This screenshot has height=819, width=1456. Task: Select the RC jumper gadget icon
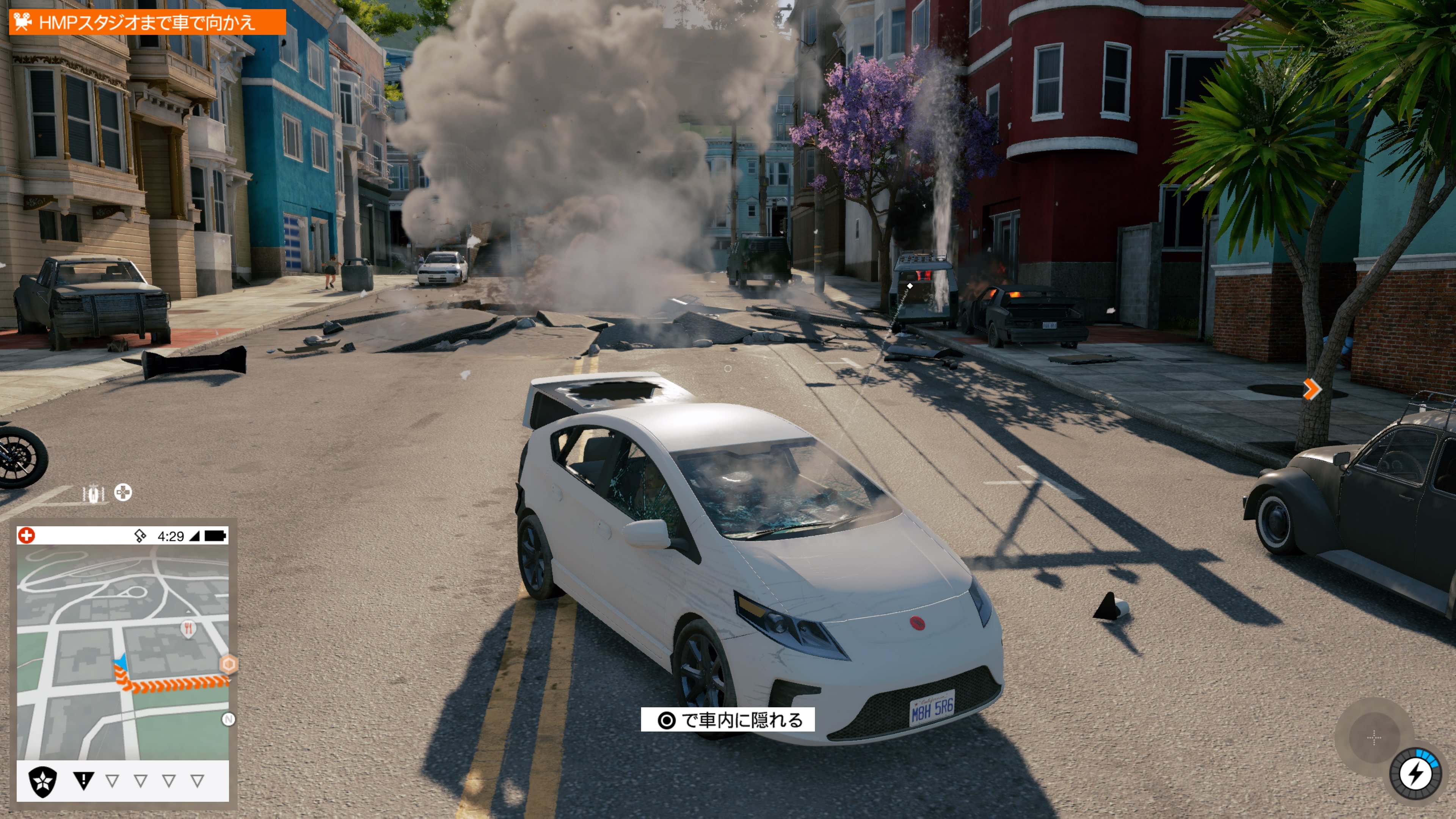pos(94,493)
